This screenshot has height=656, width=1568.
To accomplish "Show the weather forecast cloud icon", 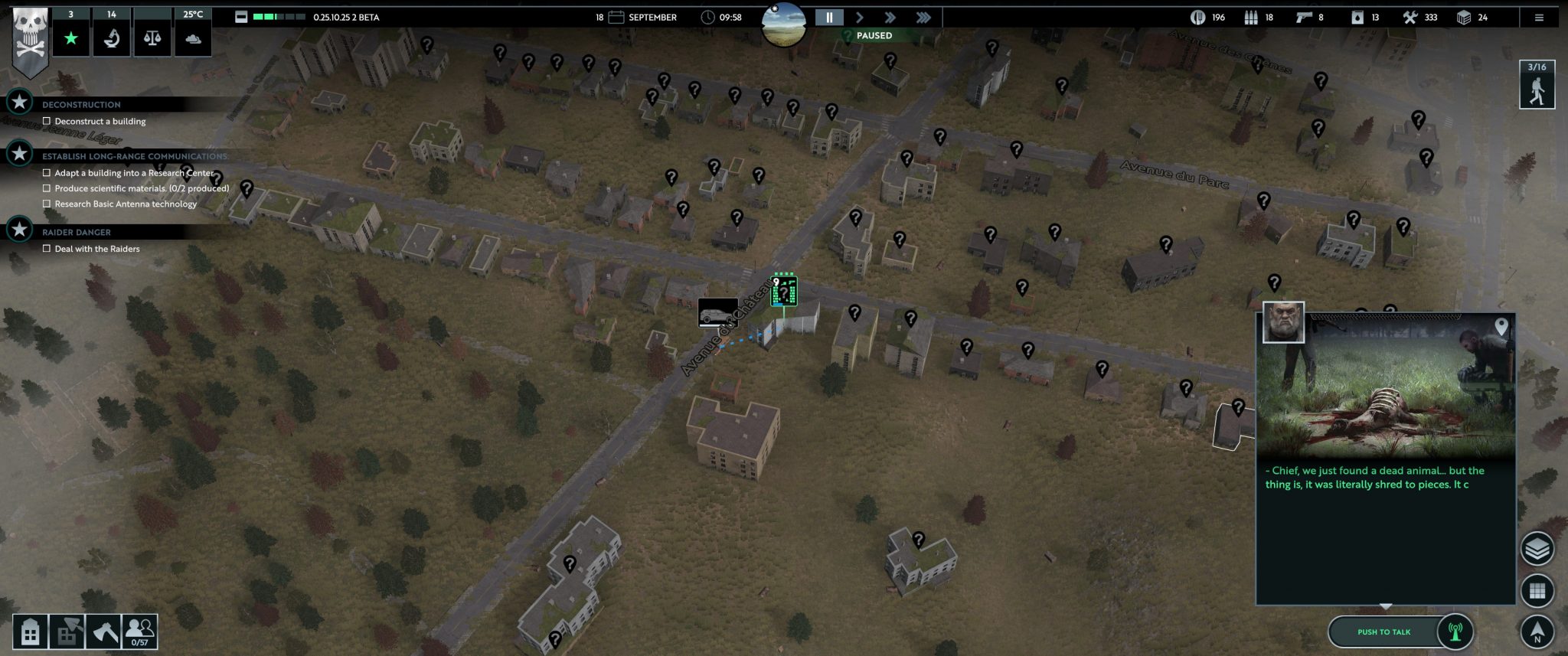I will click(193, 38).
